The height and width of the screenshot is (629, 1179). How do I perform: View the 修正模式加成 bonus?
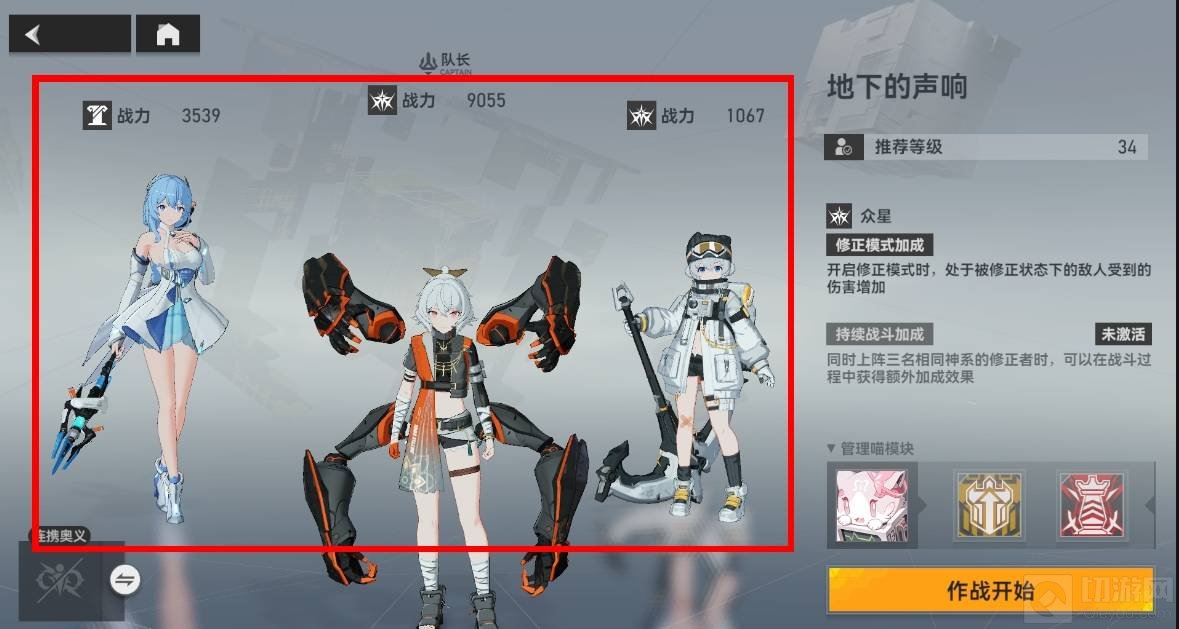coord(879,245)
